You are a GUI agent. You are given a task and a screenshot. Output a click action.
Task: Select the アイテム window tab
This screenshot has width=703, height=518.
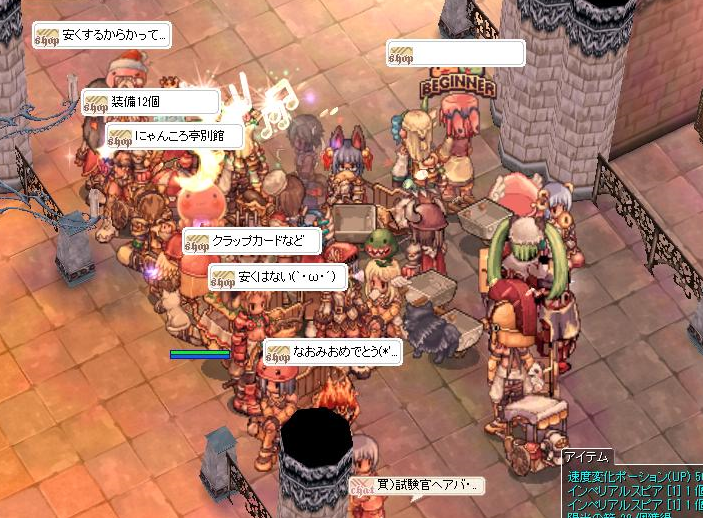(x=590, y=456)
